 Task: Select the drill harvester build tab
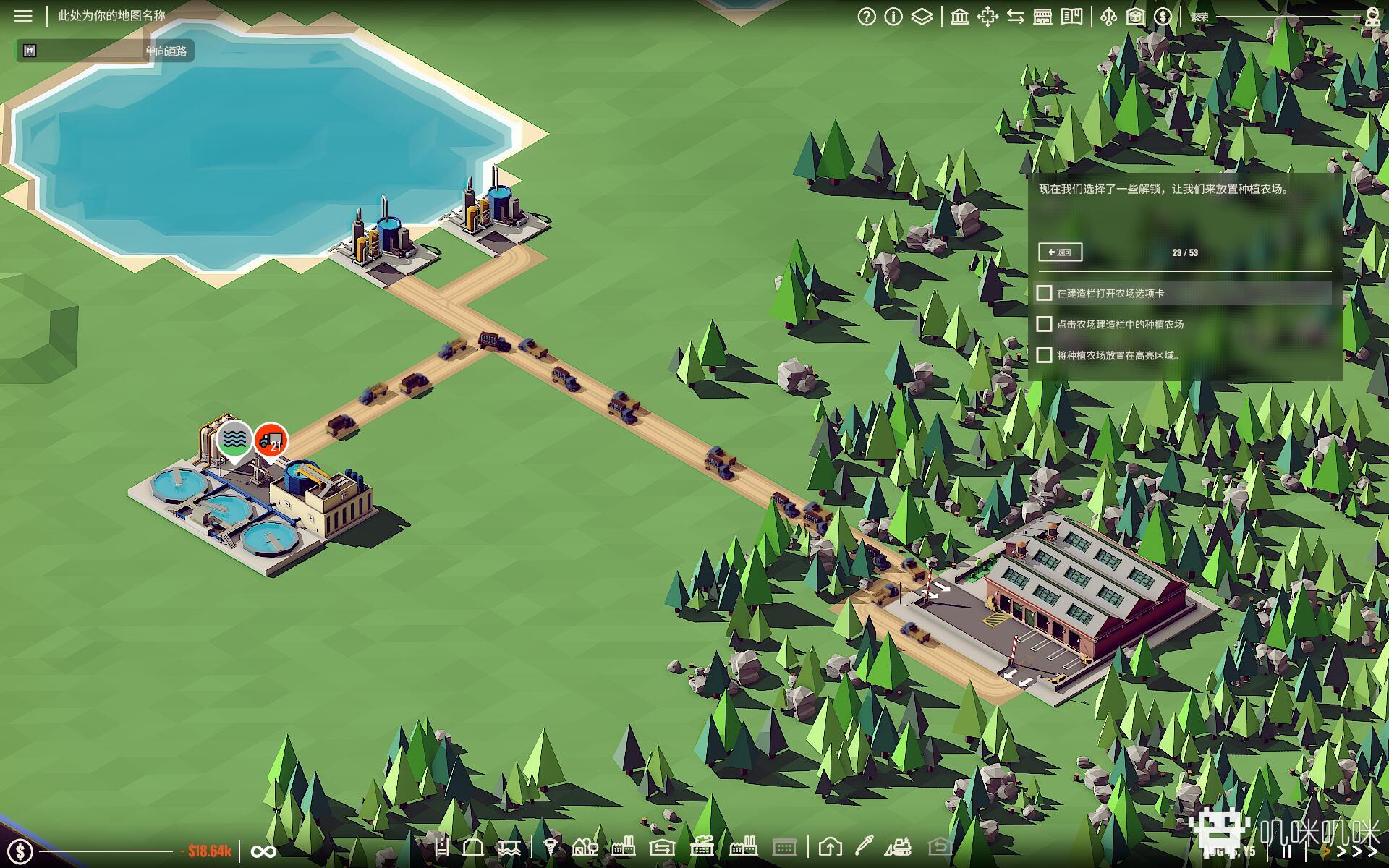click(551, 846)
